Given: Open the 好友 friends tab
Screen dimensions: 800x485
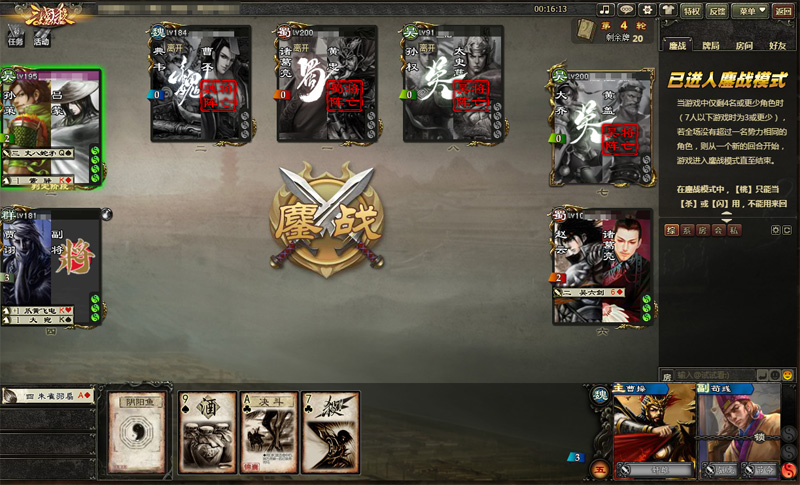Looking at the screenshot, I should (x=777, y=46).
